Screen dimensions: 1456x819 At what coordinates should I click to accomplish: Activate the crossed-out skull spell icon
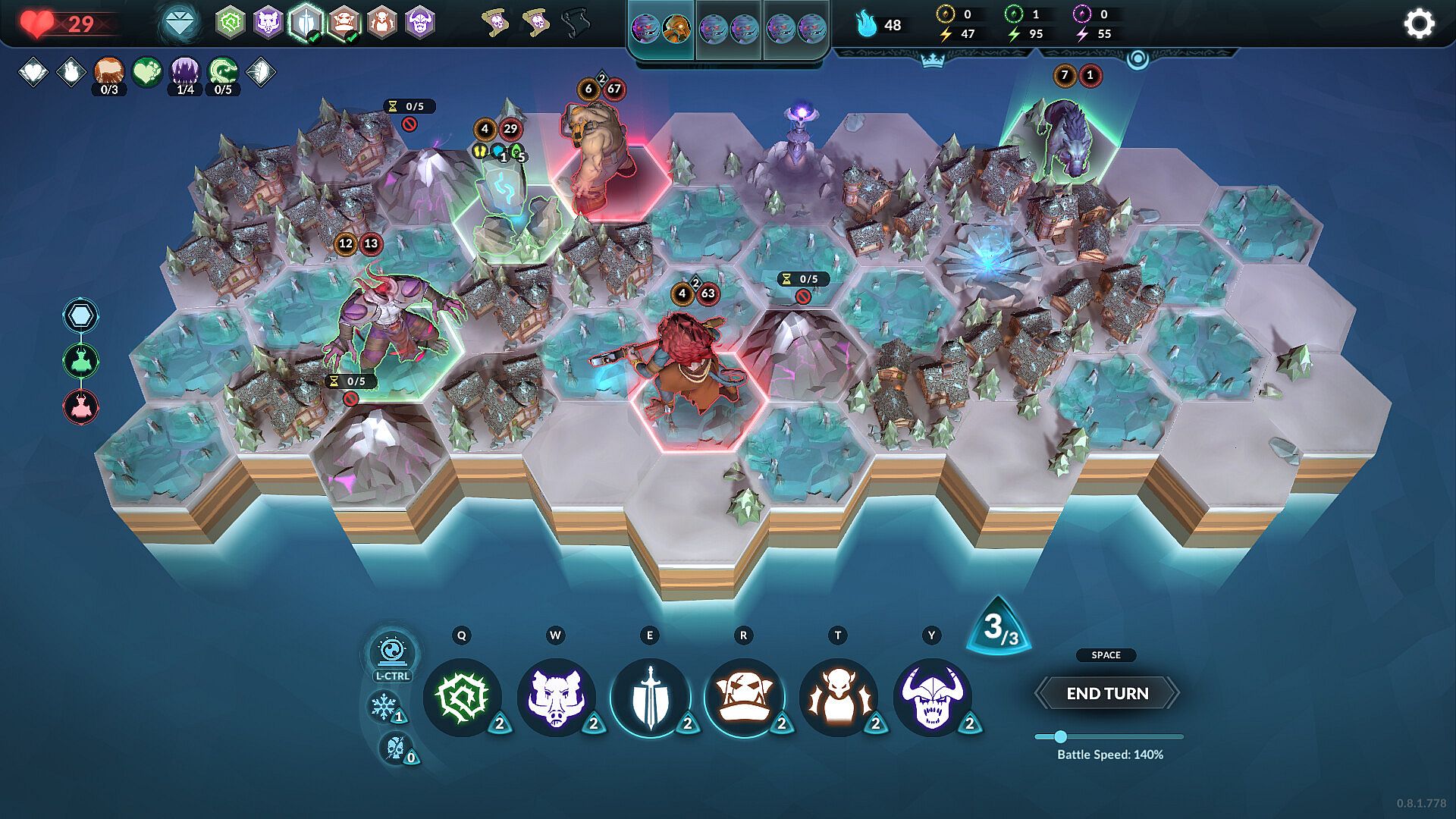(395, 748)
